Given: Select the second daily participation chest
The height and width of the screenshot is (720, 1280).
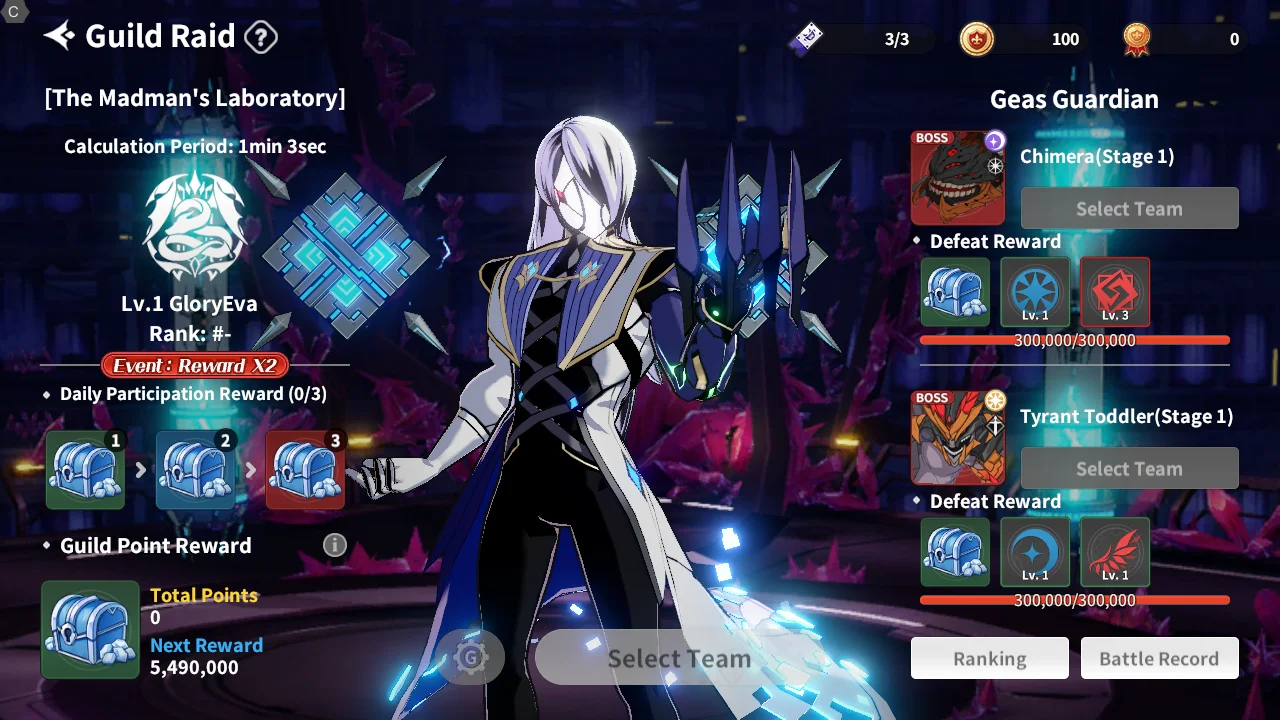Looking at the screenshot, I should [x=196, y=470].
